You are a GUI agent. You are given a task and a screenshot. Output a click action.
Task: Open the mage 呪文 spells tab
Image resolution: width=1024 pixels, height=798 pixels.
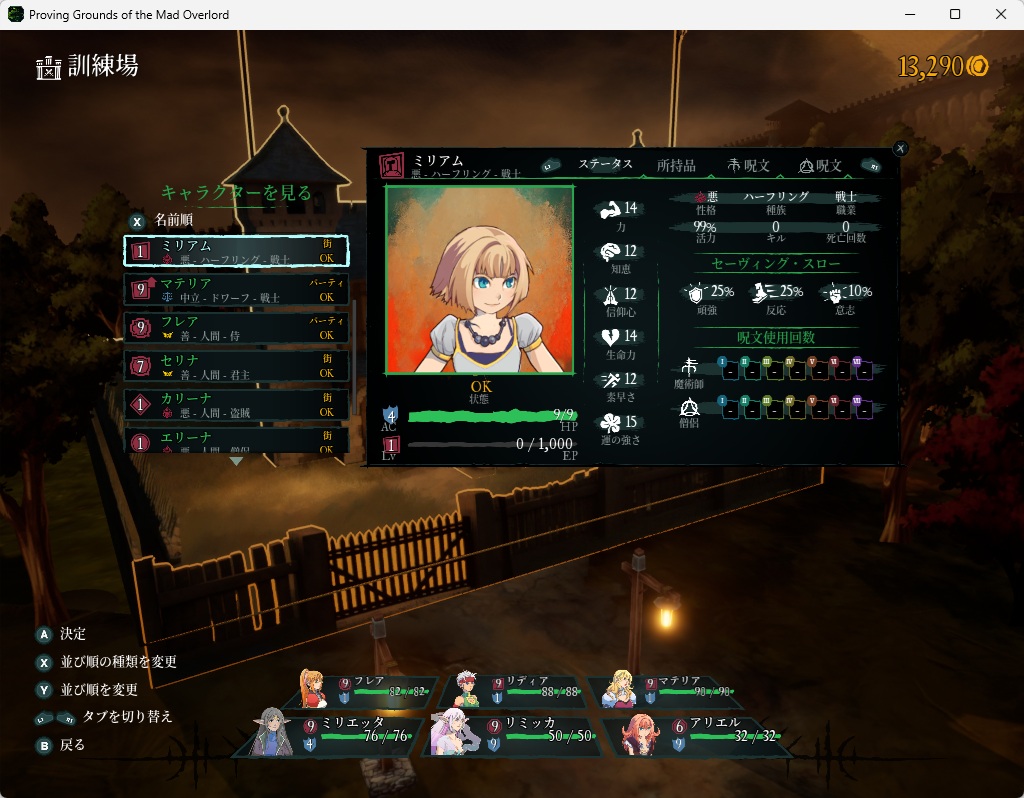[x=749, y=165]
